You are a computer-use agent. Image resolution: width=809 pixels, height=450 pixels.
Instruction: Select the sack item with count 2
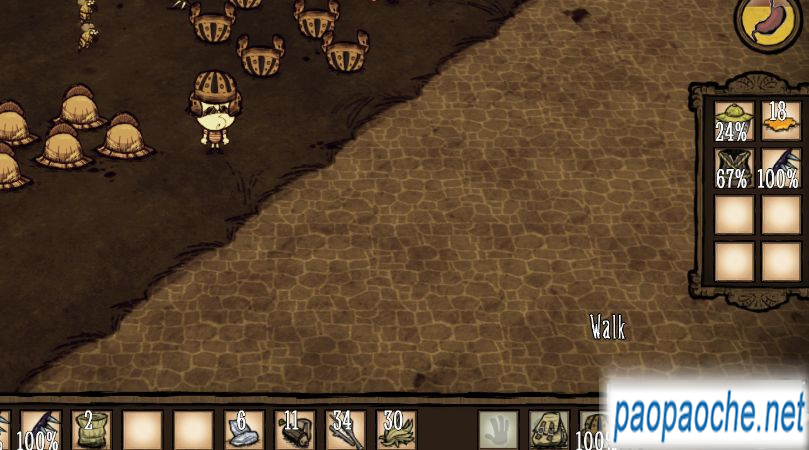click(x=91, y=430)
